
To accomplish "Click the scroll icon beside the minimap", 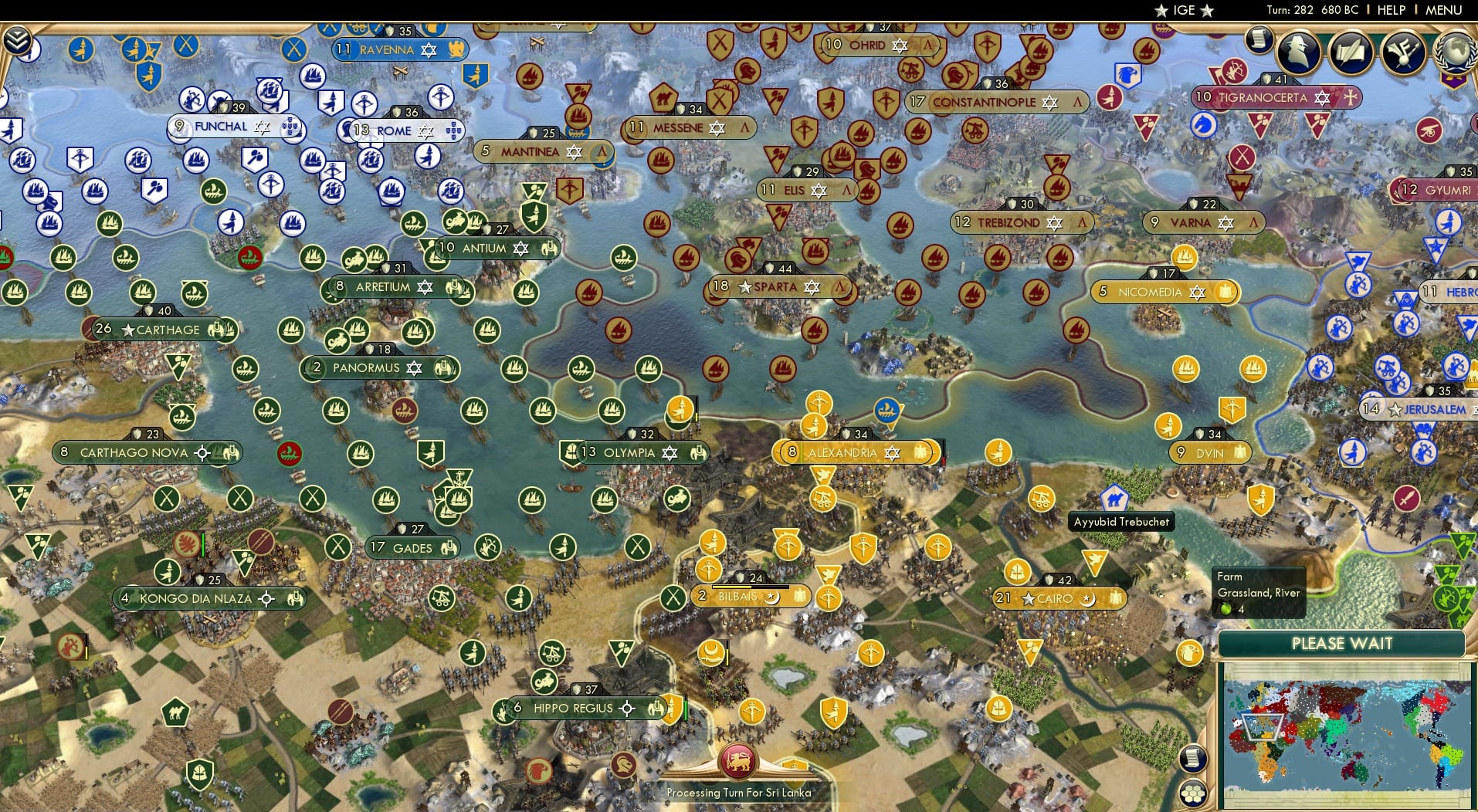I will (x=1193, y=758).
